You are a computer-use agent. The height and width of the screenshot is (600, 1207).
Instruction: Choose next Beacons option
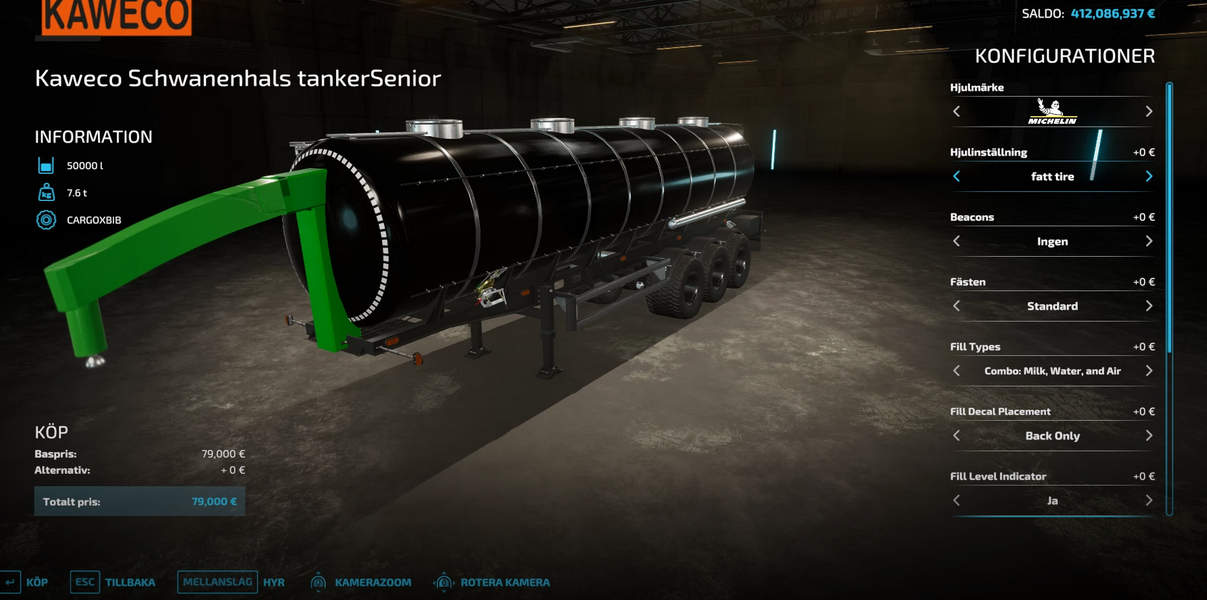tap(1148, 241)
